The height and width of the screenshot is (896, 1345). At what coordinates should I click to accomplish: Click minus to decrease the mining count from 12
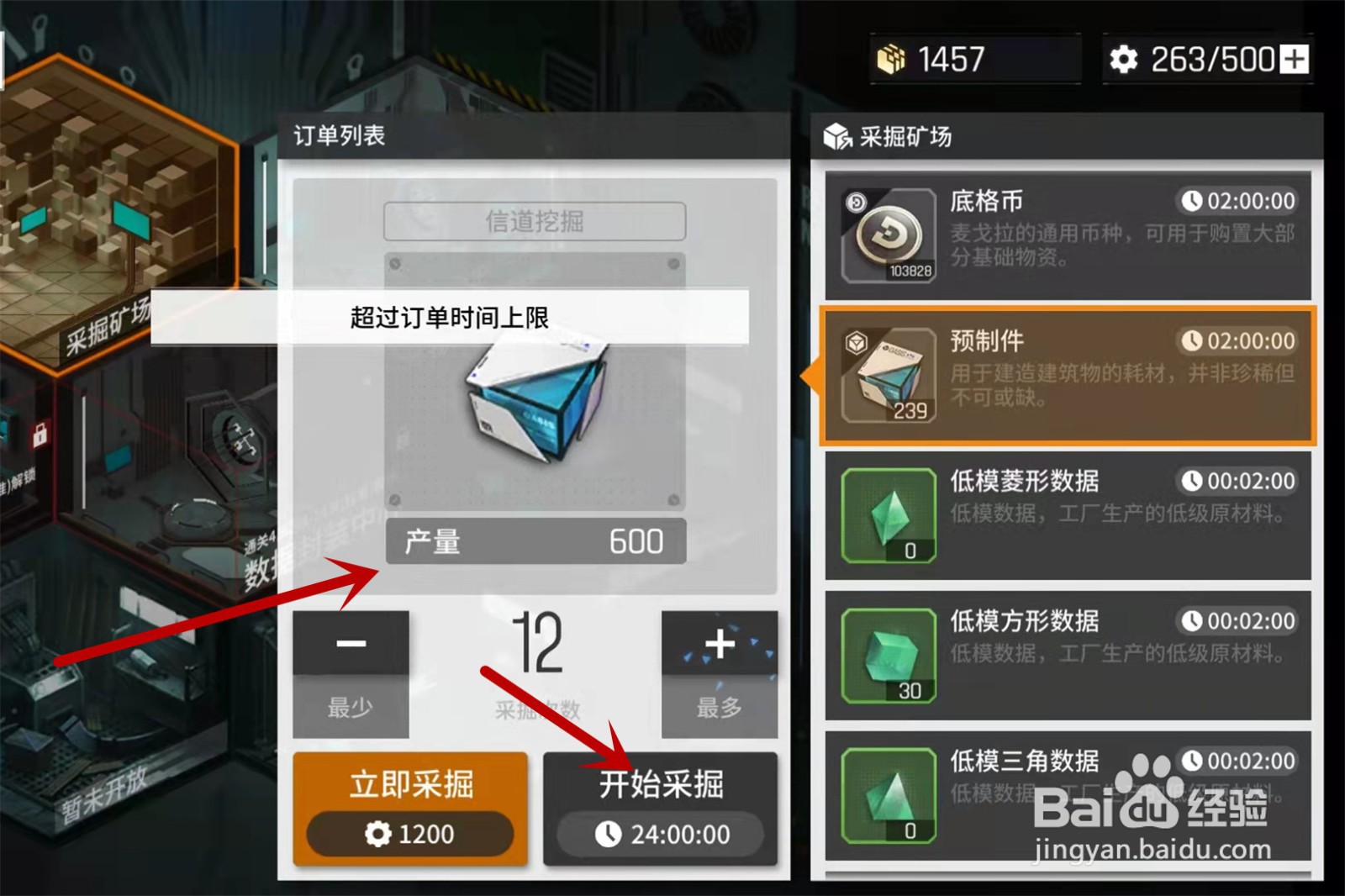point(351,644)
